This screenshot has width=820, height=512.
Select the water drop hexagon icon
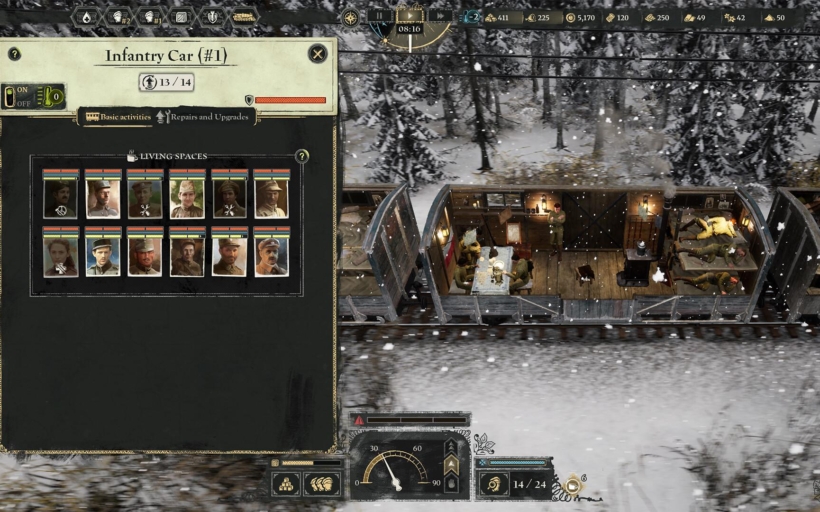[x=86, y=17]
